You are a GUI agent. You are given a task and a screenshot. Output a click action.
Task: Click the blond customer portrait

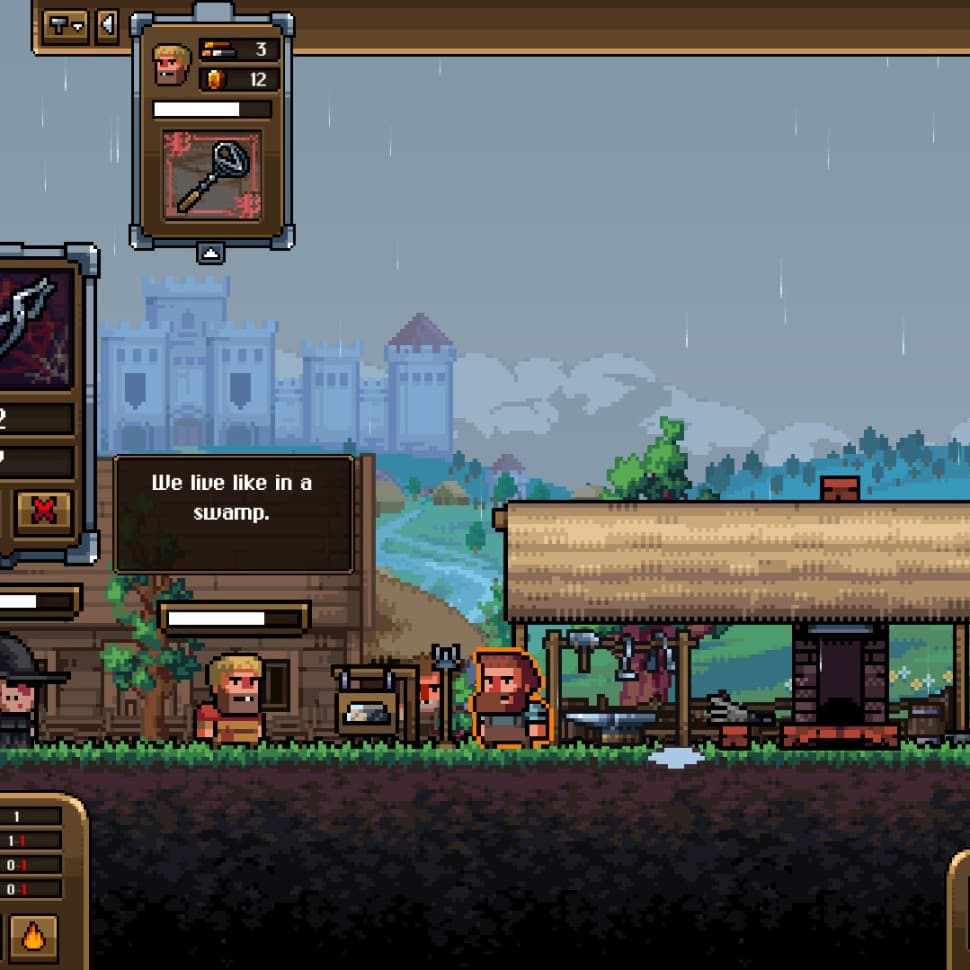171,64
